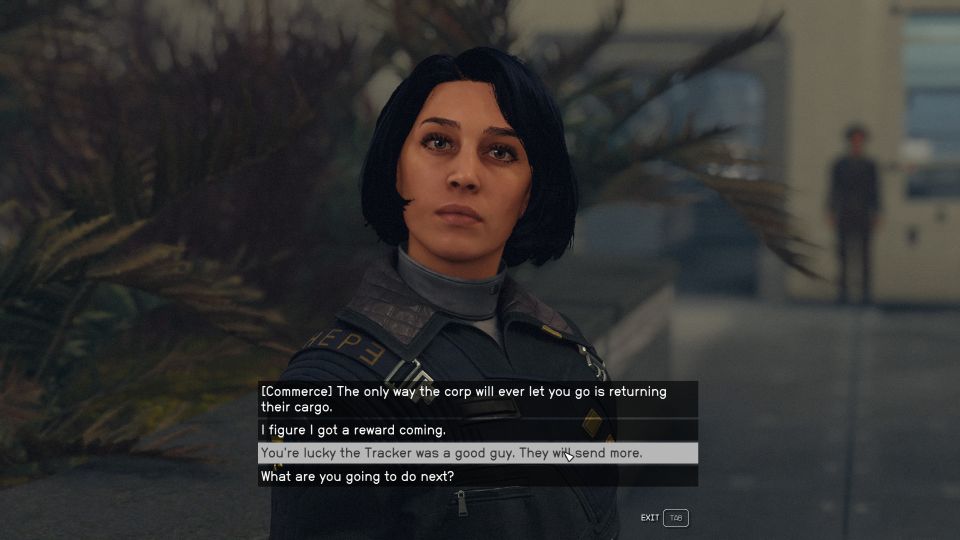960x540 pixels.
Task: Ask "What are you going to do next?"
Action: [x=357, y=477]
